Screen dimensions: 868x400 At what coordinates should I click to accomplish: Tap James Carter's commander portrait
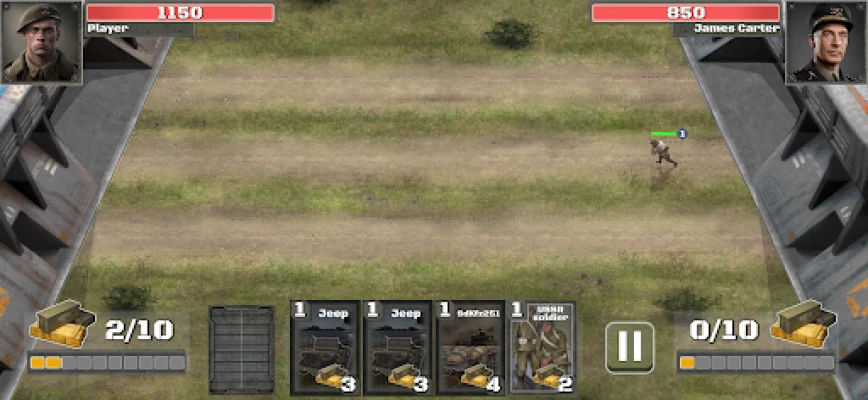point(825,41)
